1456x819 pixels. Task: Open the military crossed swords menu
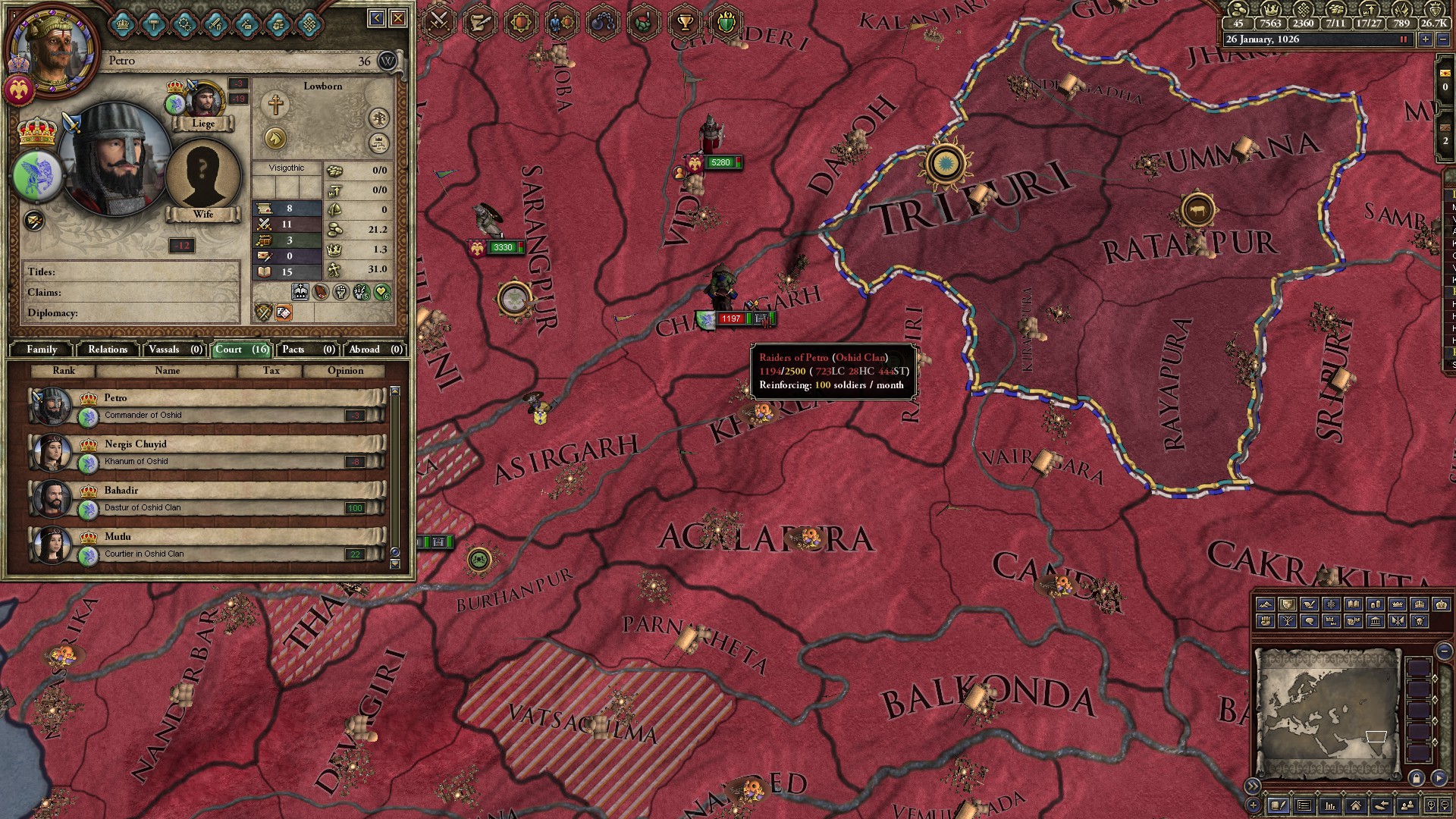(x=439, y=21)
